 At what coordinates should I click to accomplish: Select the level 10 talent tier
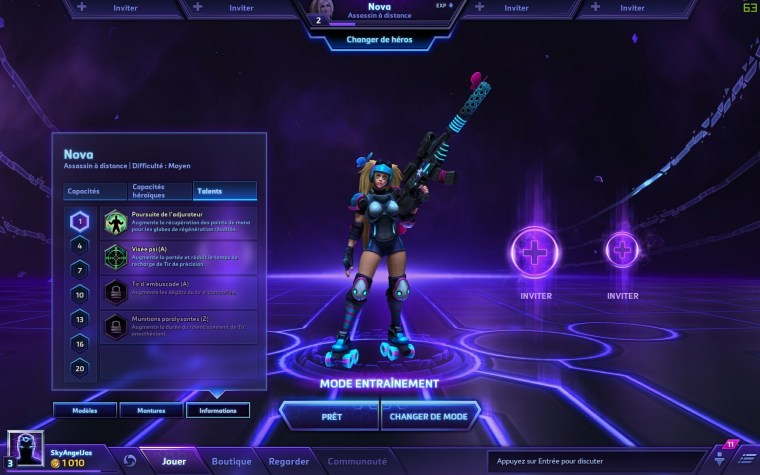[x=81, y=294]
